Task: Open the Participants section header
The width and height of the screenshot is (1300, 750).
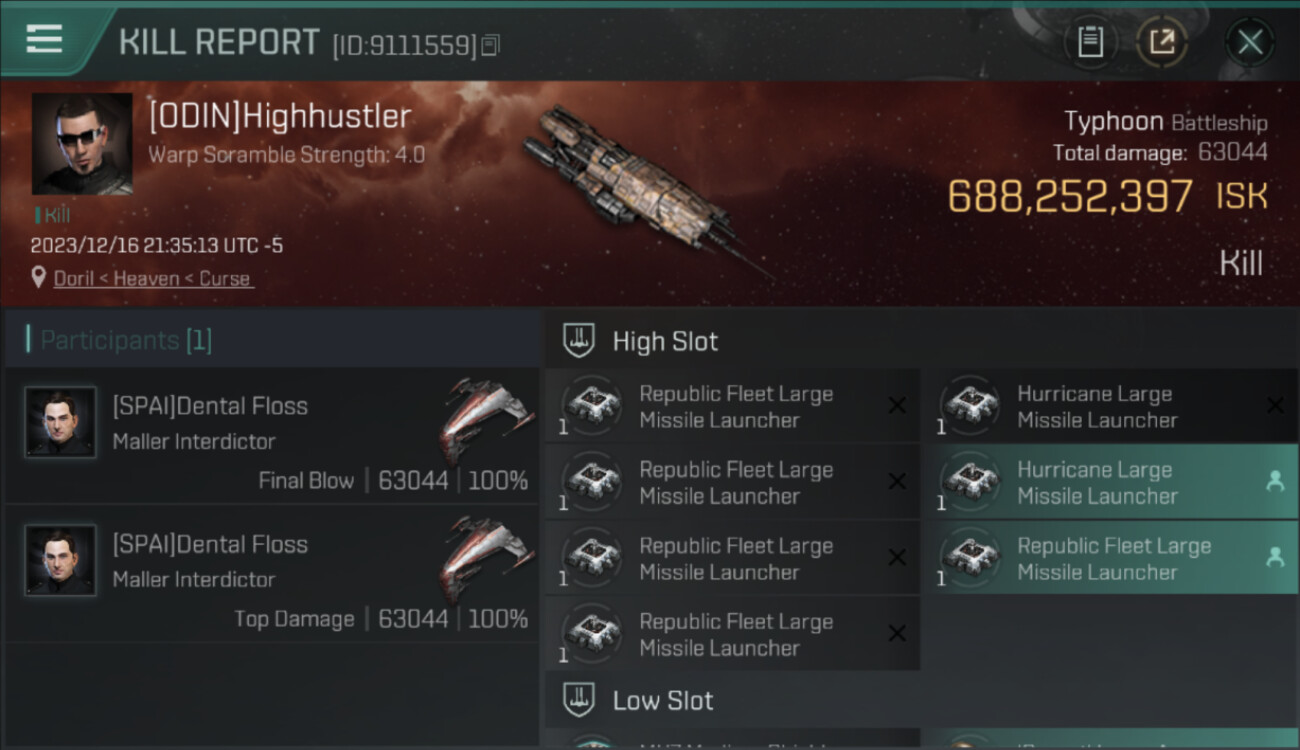Action: 126,340
